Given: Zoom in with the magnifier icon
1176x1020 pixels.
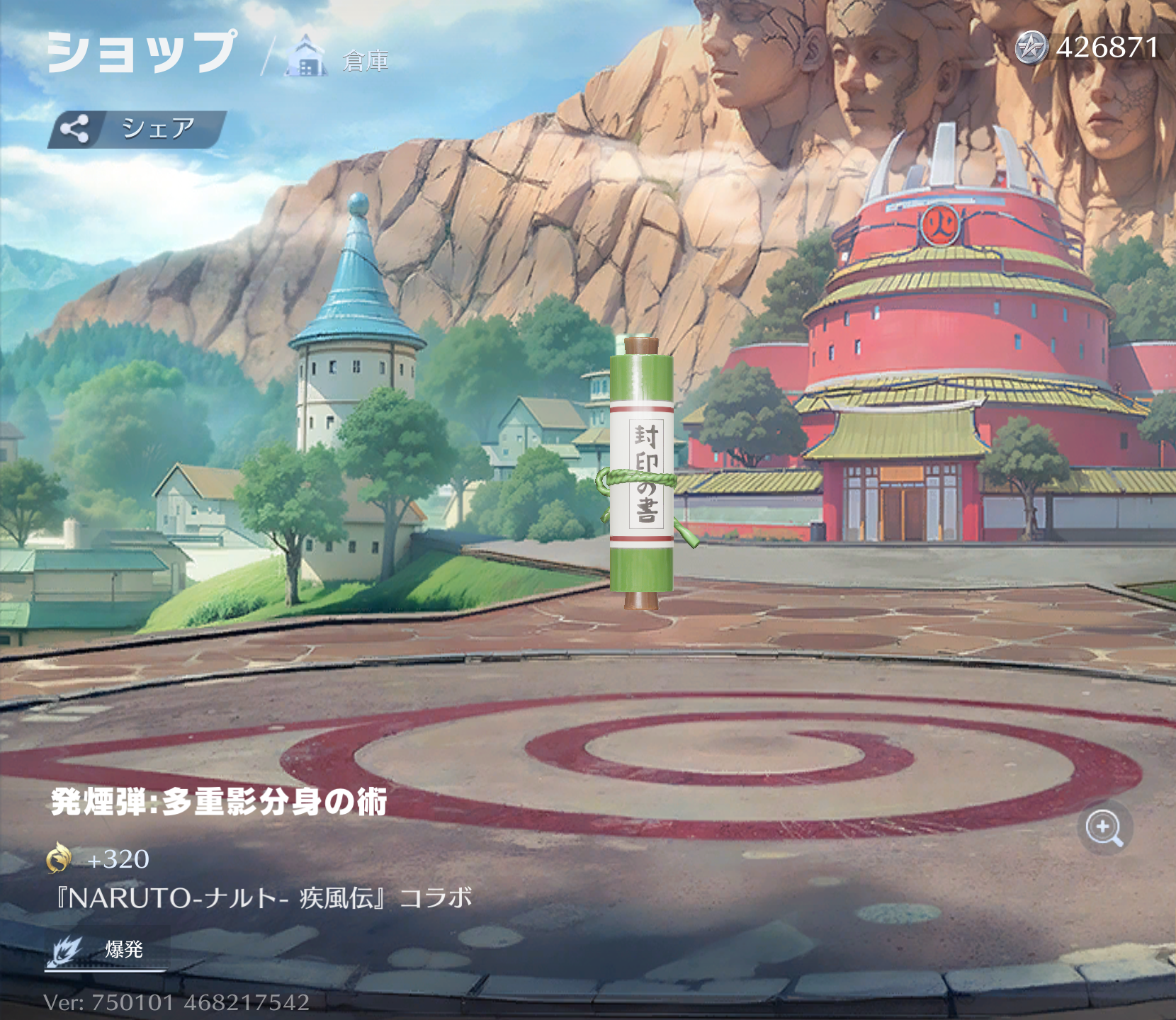Looking at the screenshot, I should click(1104, 827).
